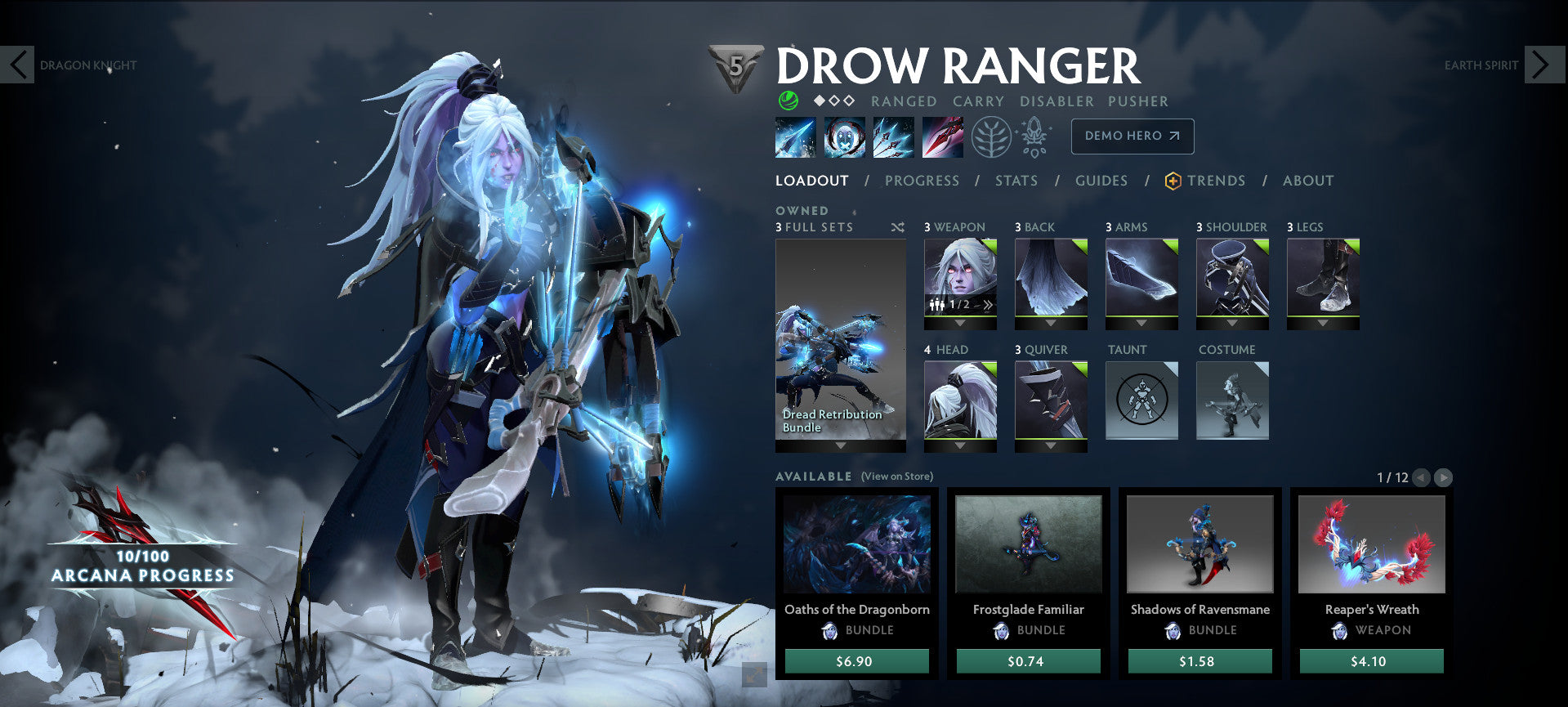Open the View on Store link
This screenshot has height=707, width=1568.
pyautogui.click(x=896, y=476)
